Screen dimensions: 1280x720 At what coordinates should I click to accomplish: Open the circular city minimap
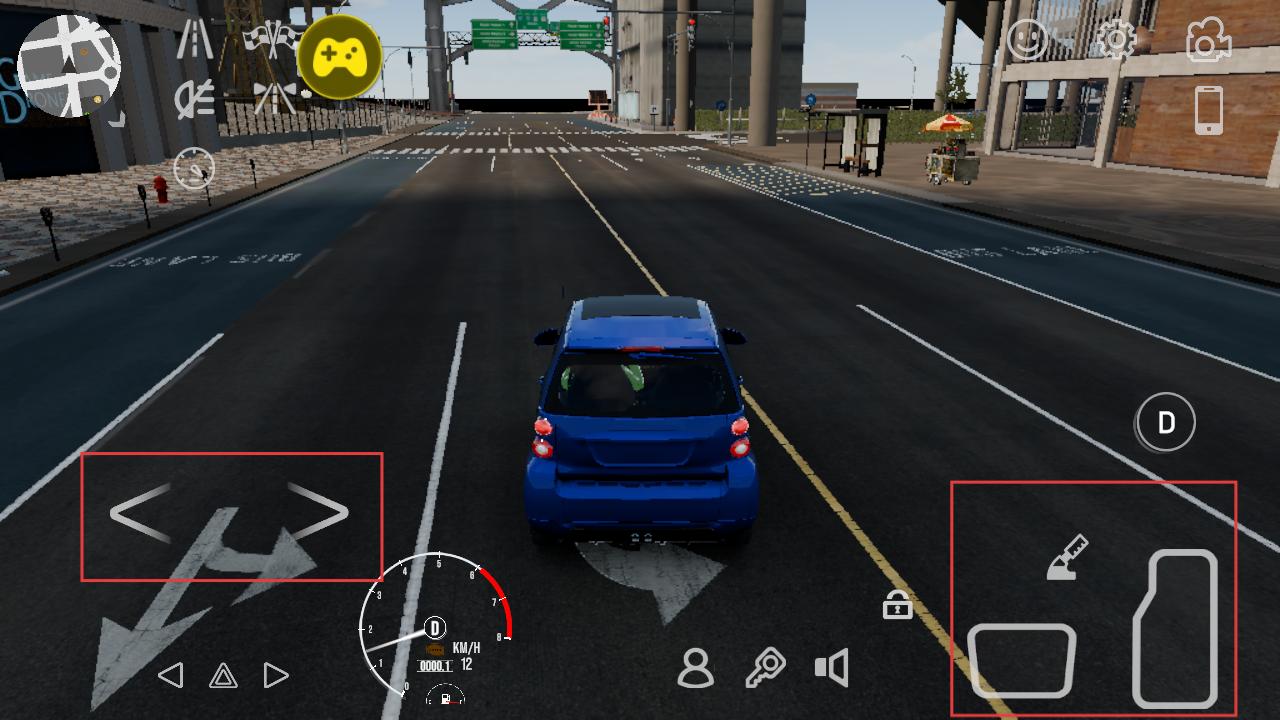coord(70,65)
